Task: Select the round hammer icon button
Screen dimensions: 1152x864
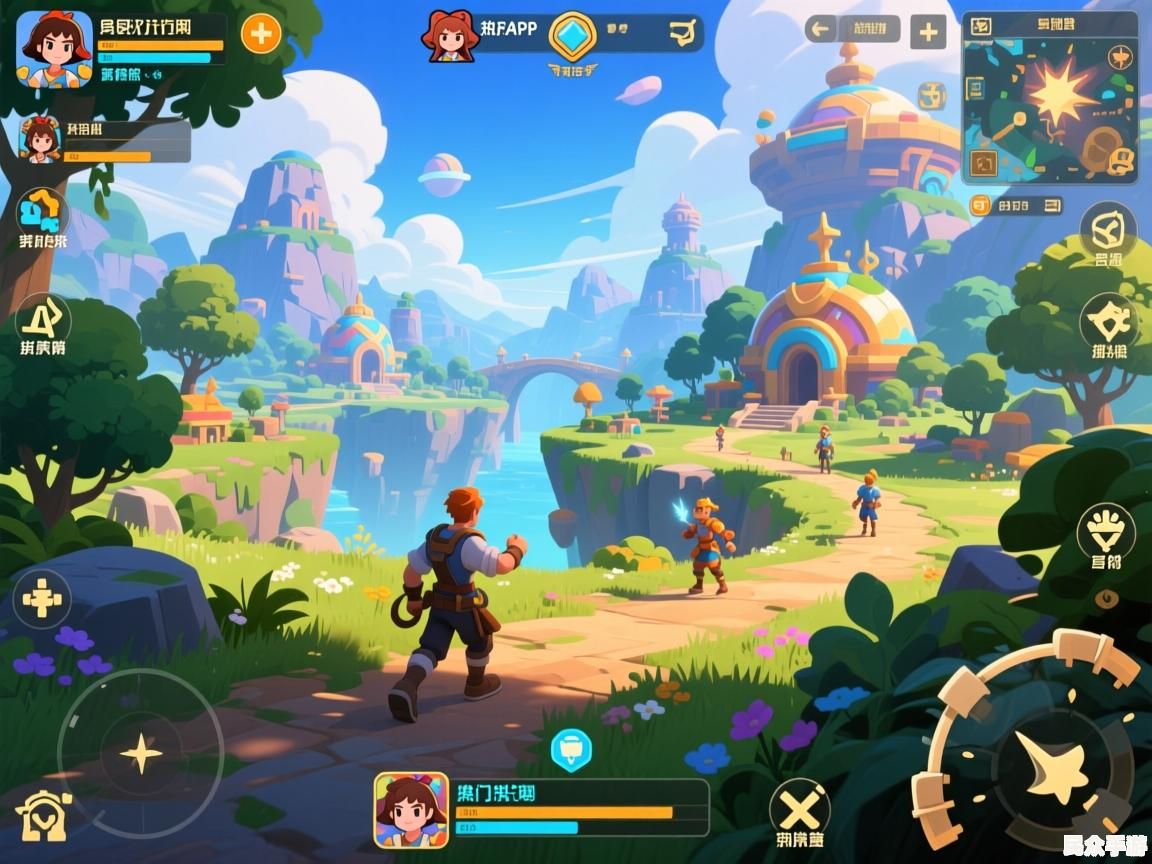Action: (1108, 321)
